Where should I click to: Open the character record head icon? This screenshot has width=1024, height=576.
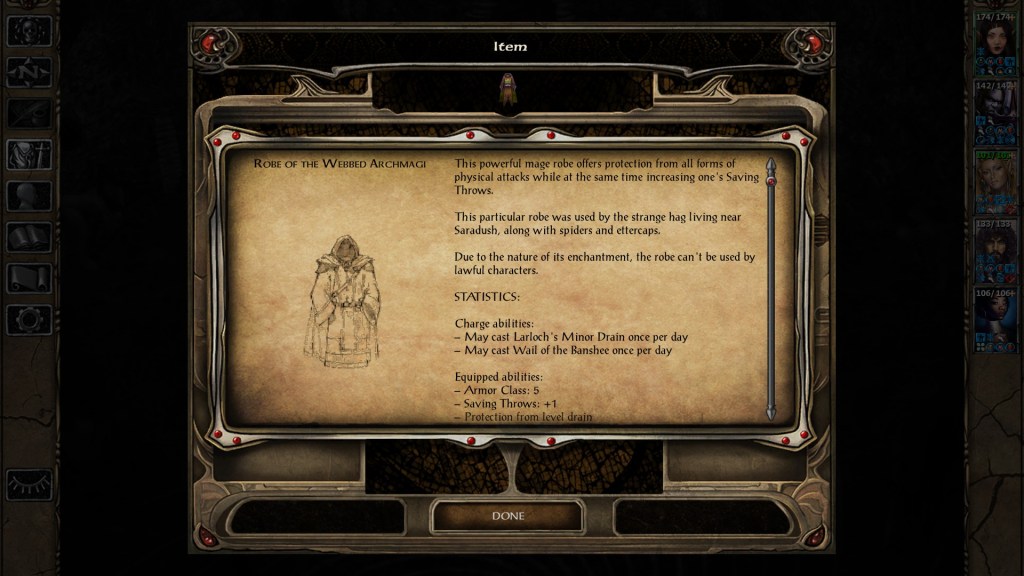[x=29, y=196]
